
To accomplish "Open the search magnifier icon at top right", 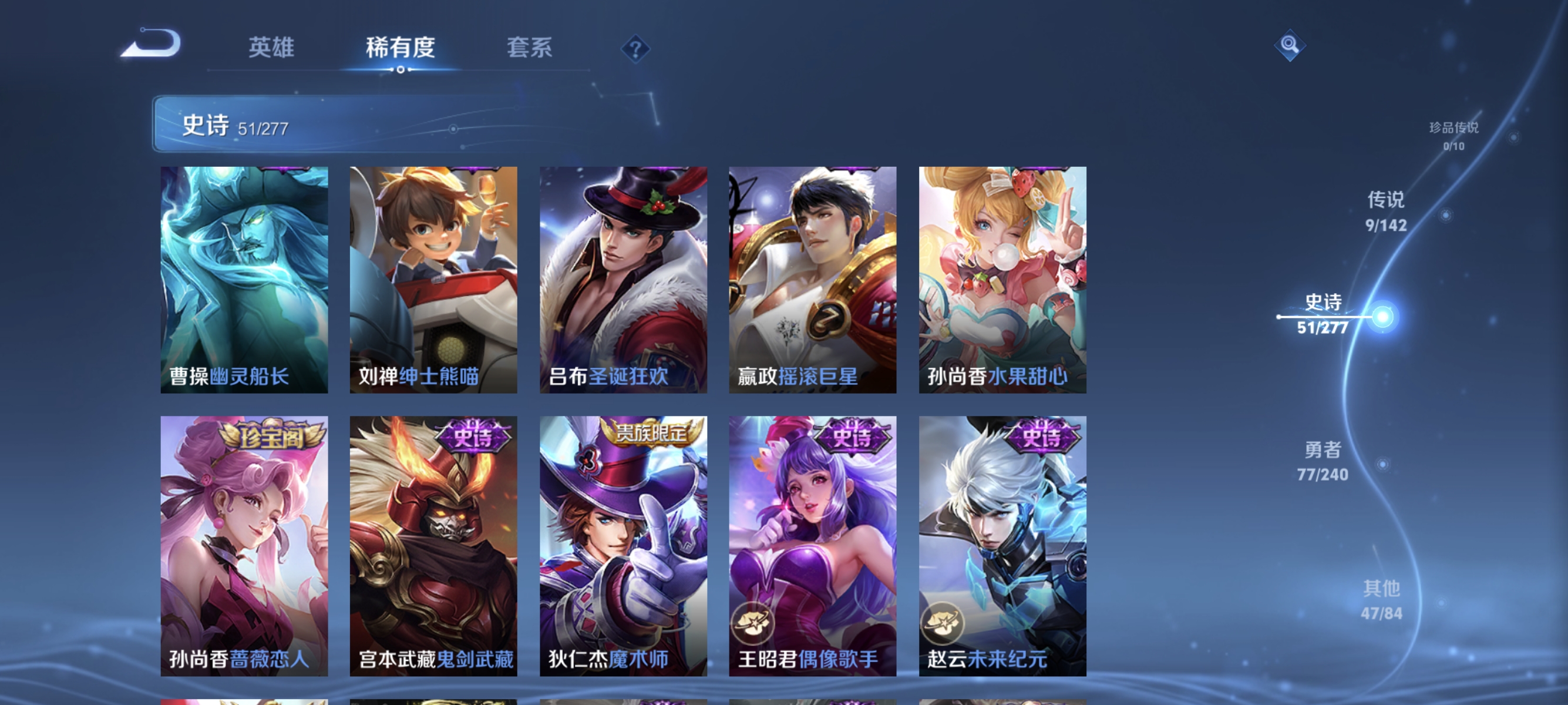I will 1289,45.
